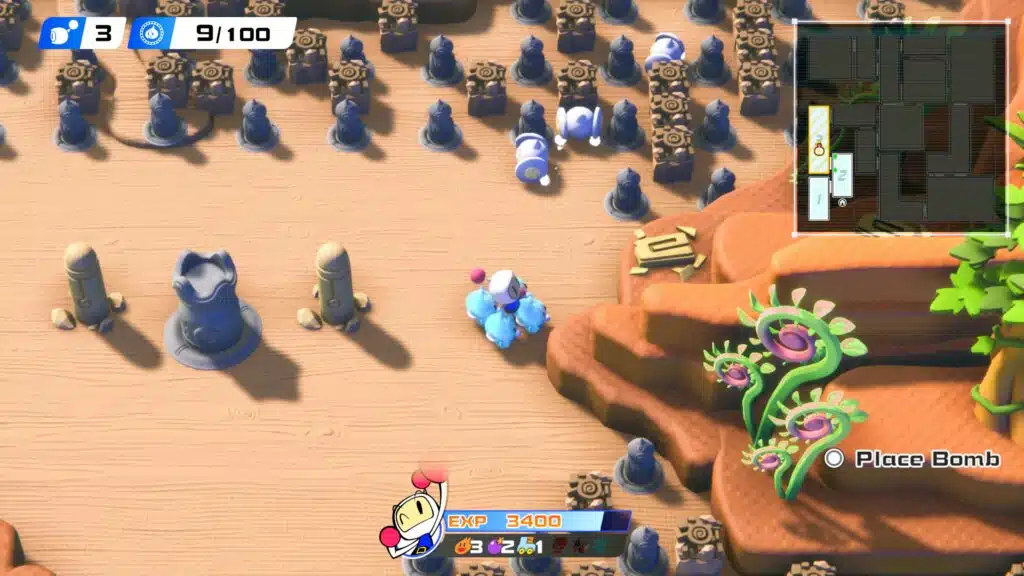Click the Ellon collection counter icon
Viewport: 1024px width, 576px height.
click(152, 33)
